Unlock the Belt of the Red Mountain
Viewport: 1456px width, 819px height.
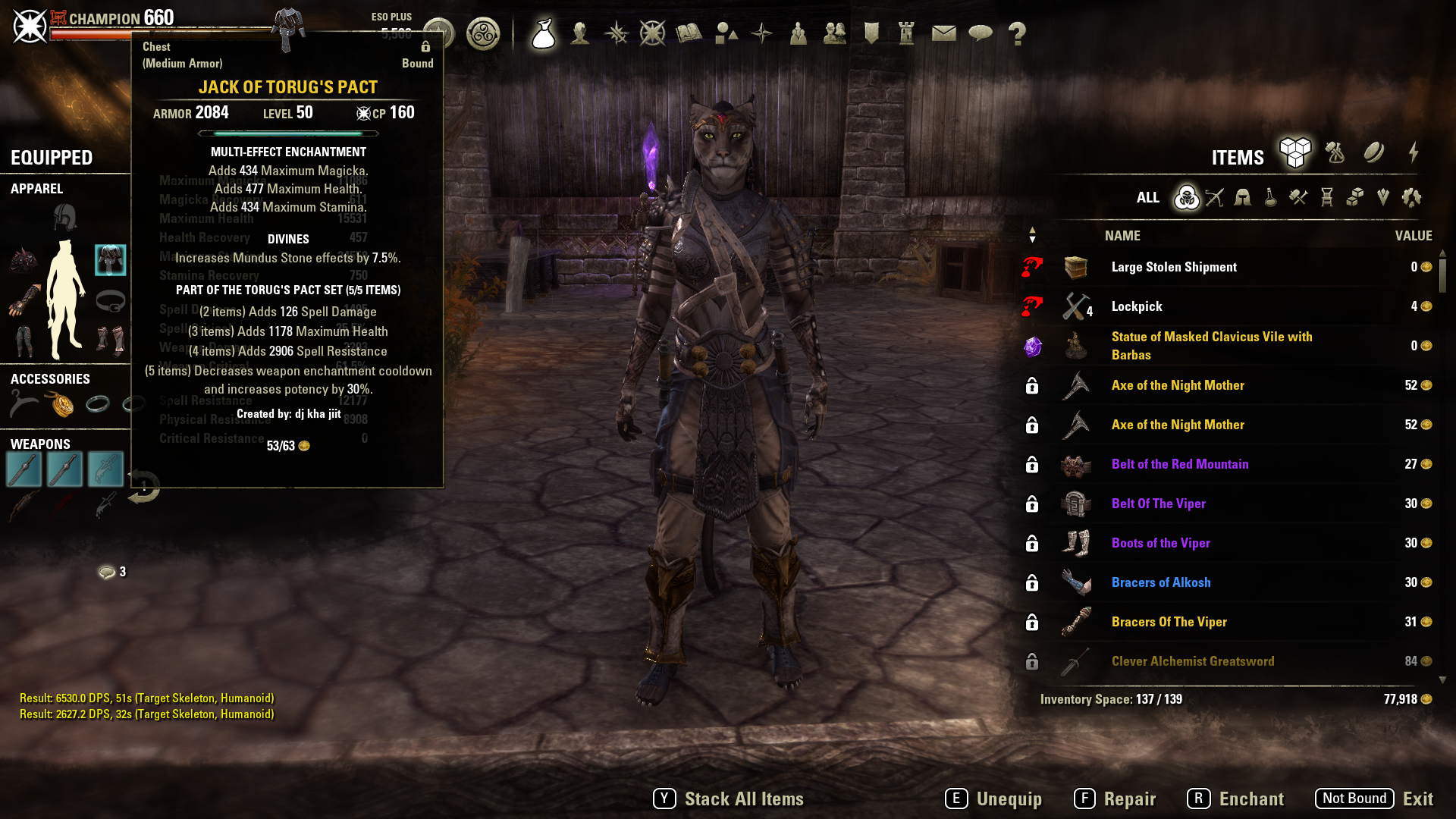[x=1031, y=464]
